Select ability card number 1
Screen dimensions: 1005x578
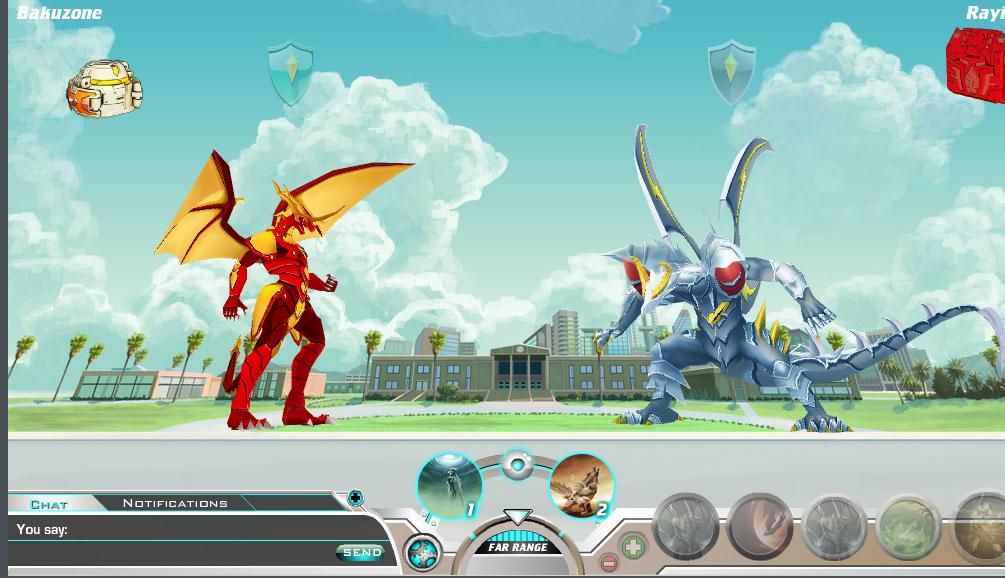coord(450,486)
